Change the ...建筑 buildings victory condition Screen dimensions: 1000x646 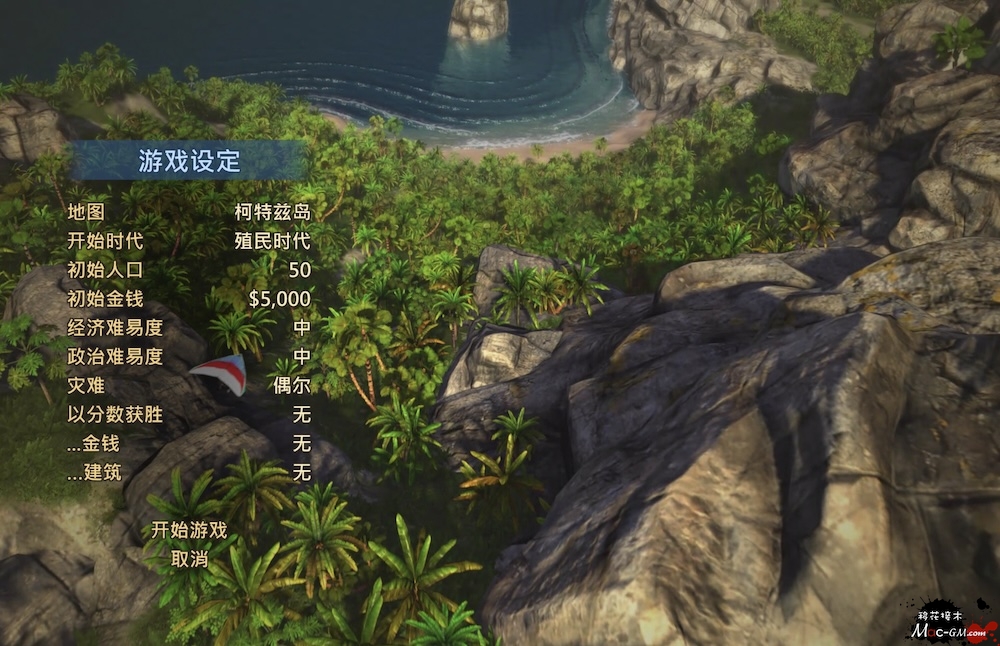click(301, 472)
